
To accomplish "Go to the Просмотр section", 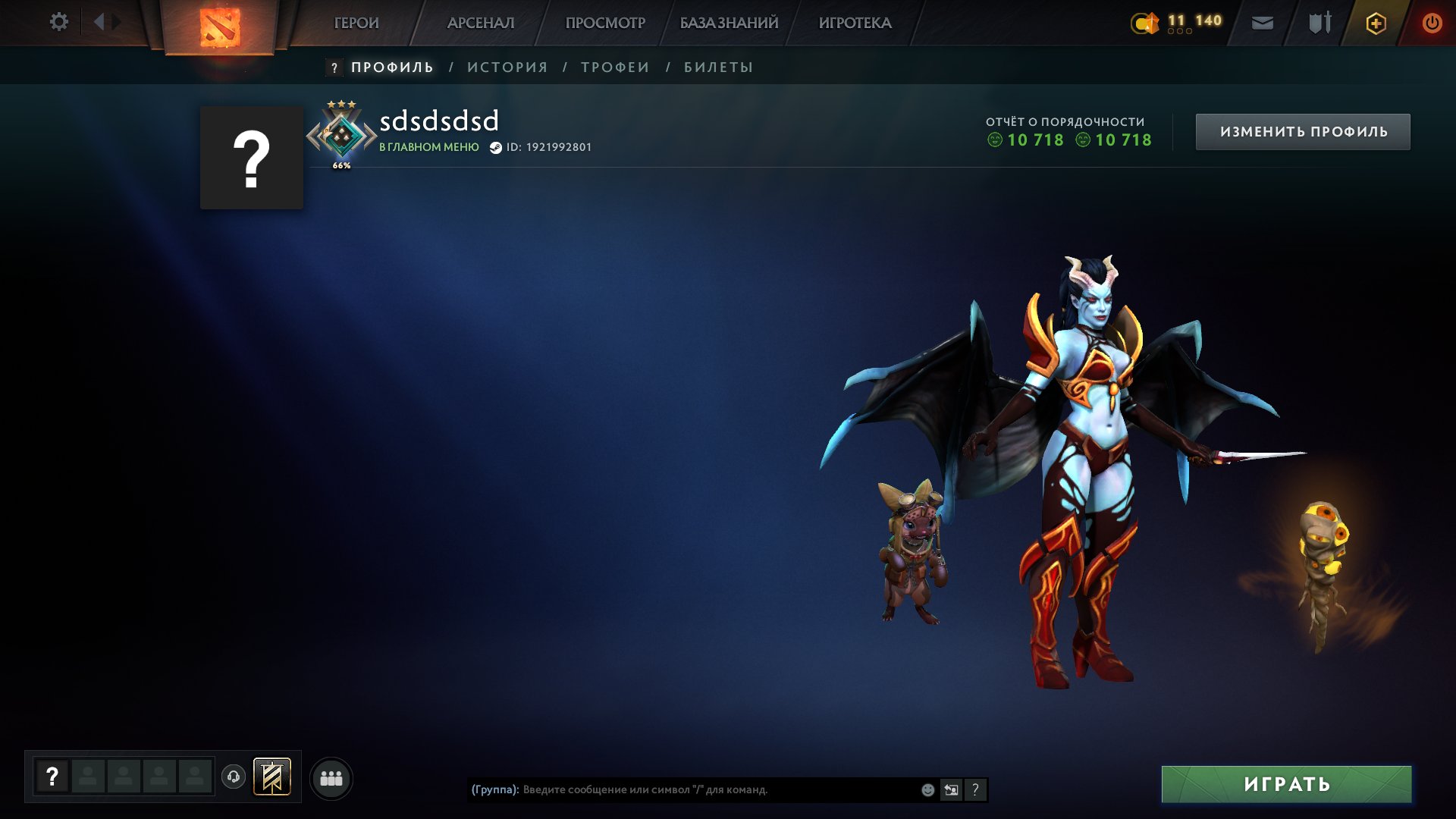I will tap(605, 23).
